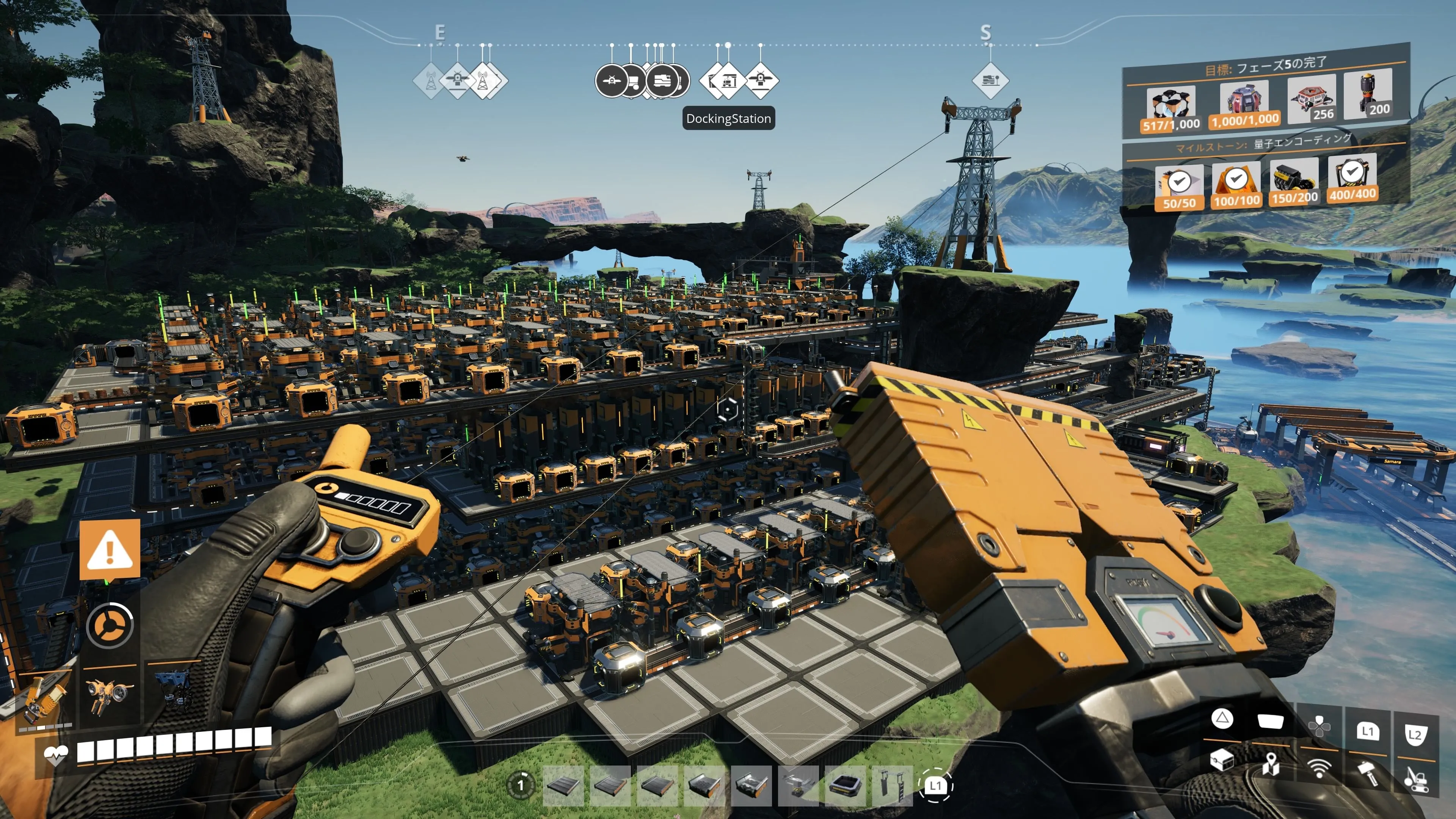This screenshot has width=1456, height=819.
Task: Select the square hatch frame hotbar slot
Action: (845, 786)
